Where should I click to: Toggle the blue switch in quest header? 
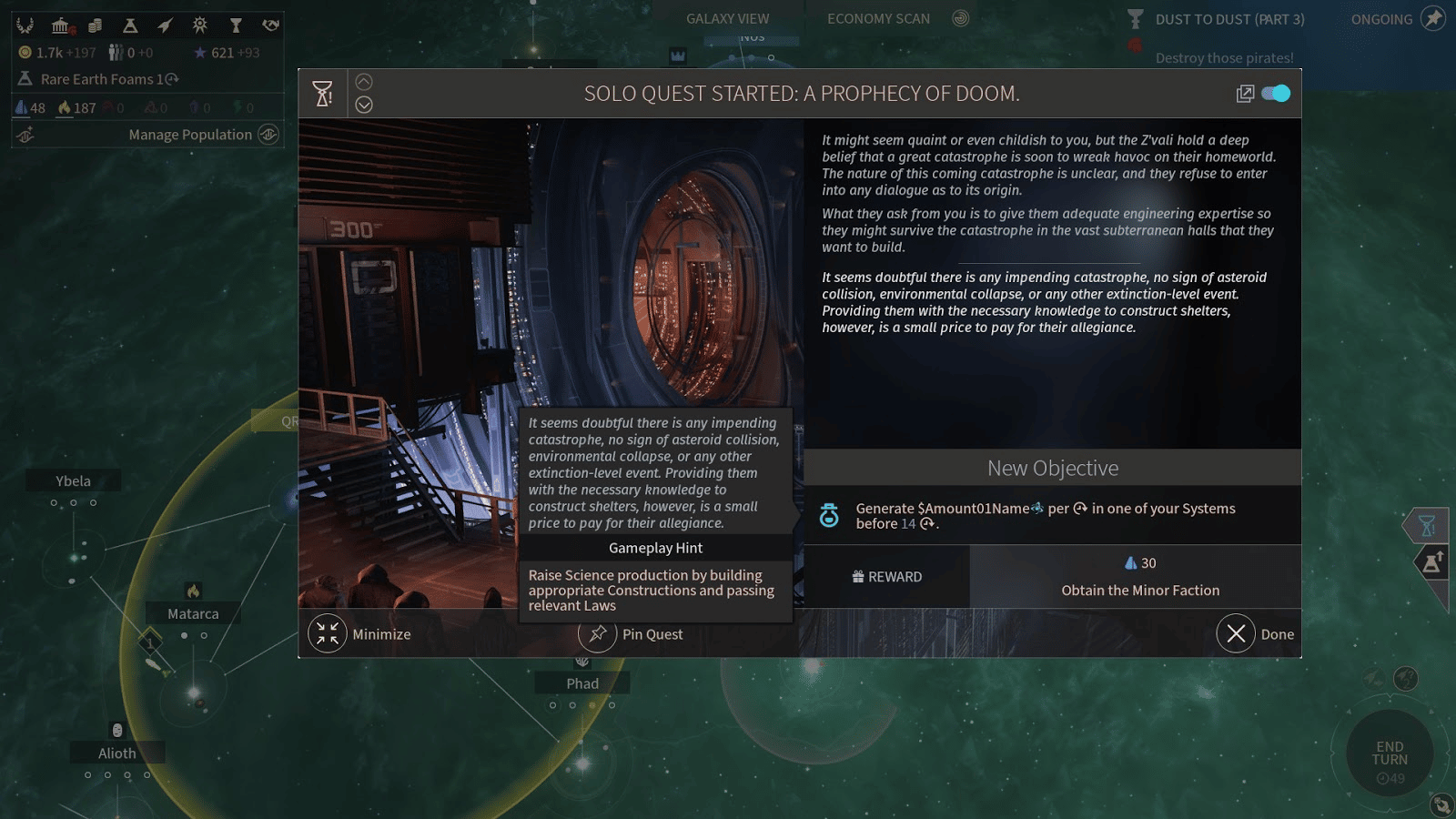tap(1276, 94)
